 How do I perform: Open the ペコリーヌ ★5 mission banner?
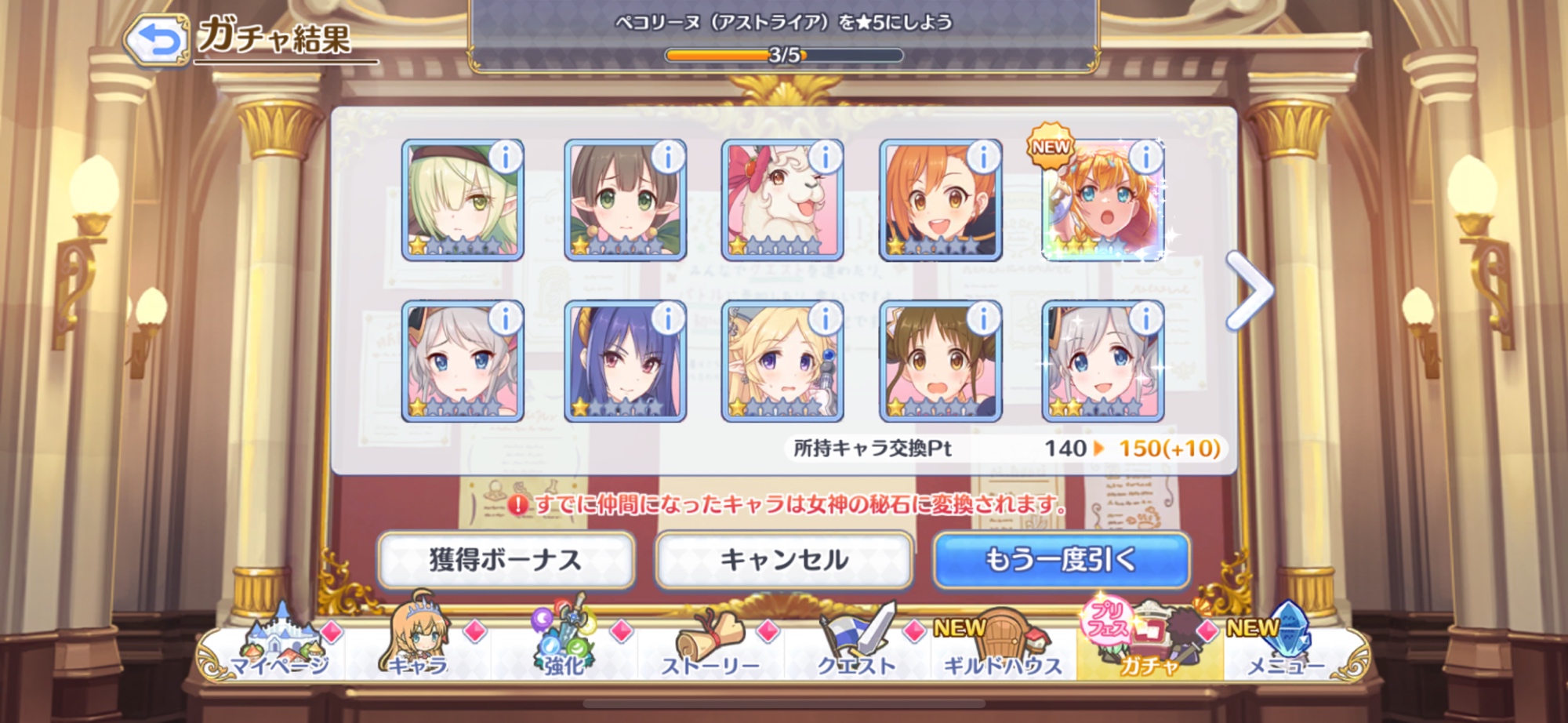click(x=784, y=35)
